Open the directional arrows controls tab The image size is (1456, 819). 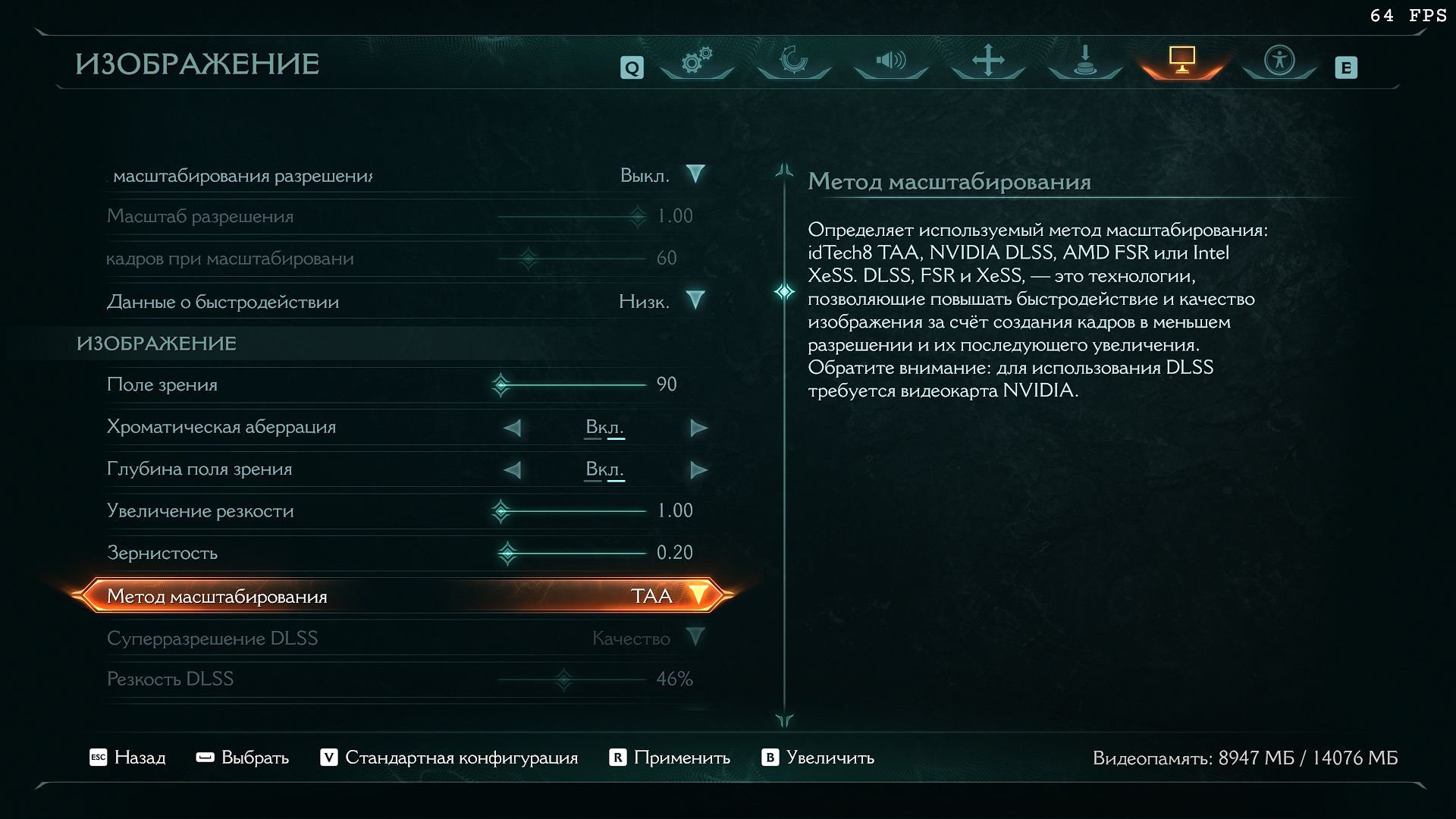pos(987,61)
